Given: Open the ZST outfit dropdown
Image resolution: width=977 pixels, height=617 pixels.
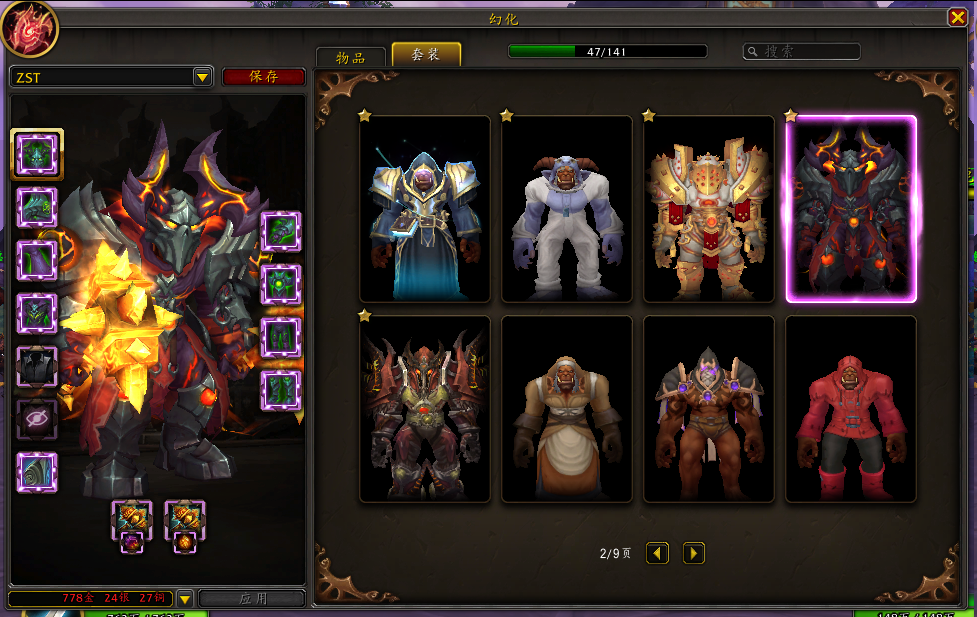Looking at the screenshot, I should [x=202, y=77].
